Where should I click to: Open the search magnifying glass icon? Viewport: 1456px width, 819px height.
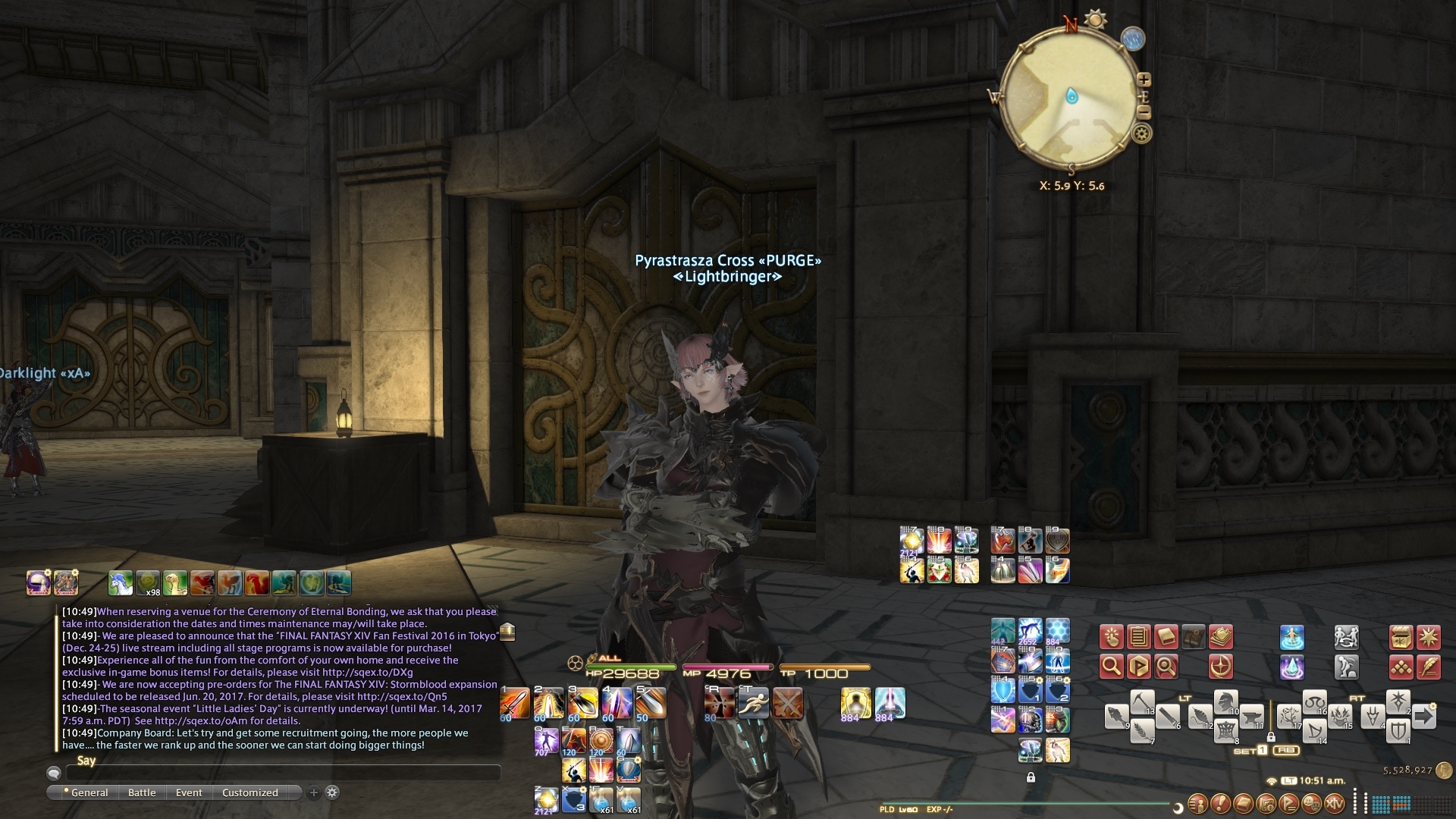pos(1112,667)
